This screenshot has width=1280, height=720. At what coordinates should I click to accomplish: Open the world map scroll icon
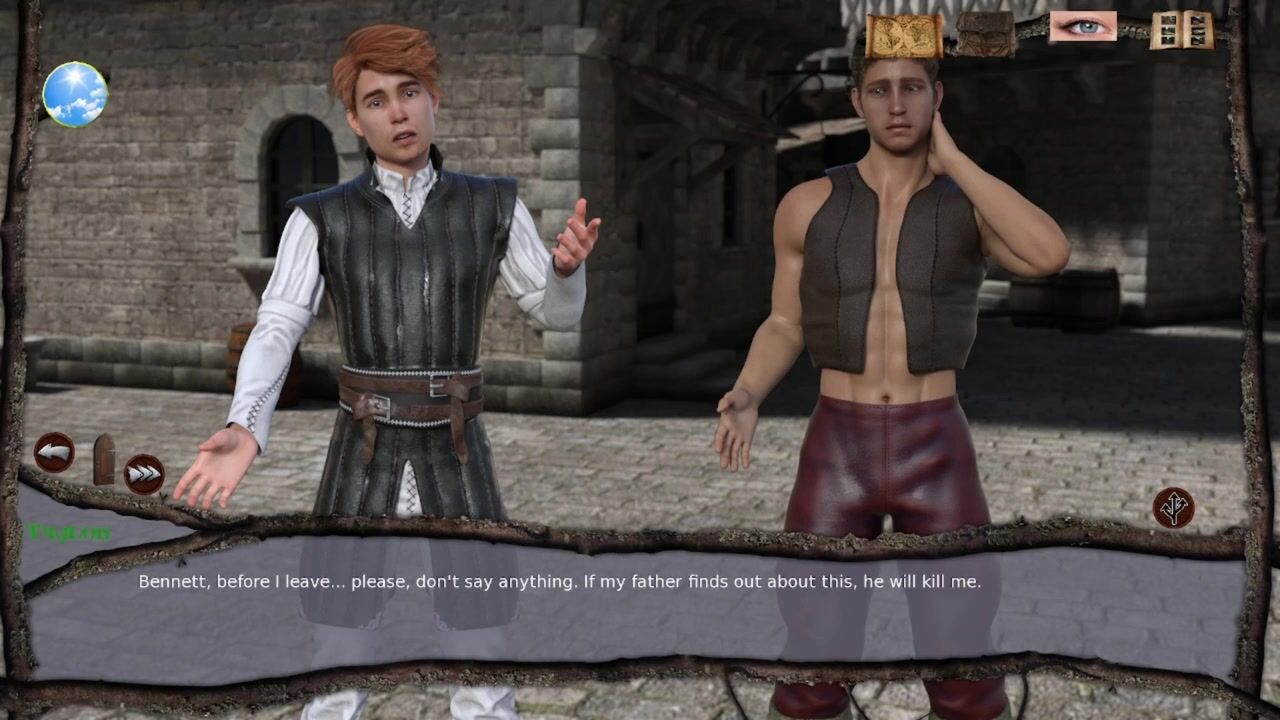pos(903,36)
